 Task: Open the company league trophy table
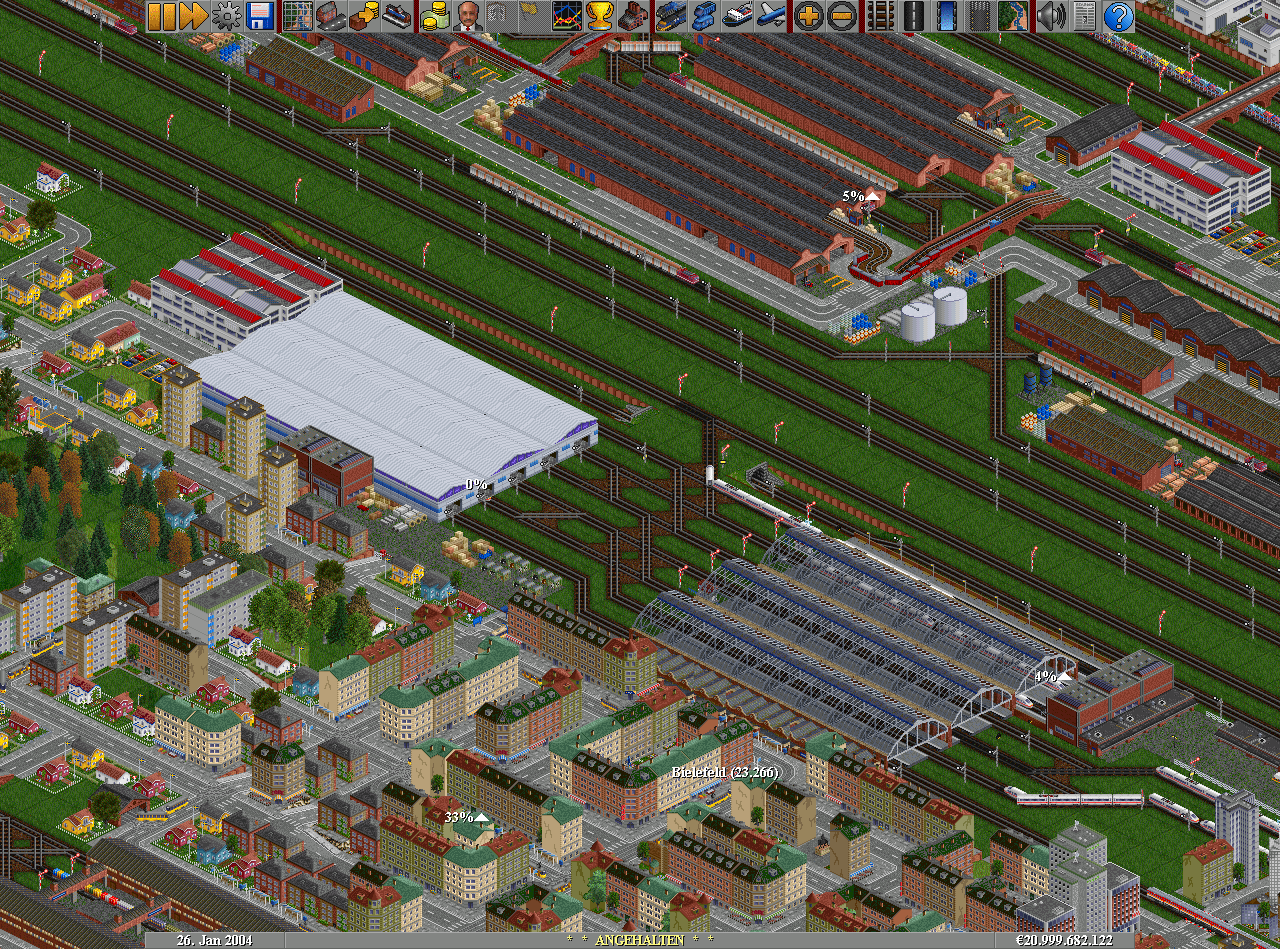click(600, 15)
